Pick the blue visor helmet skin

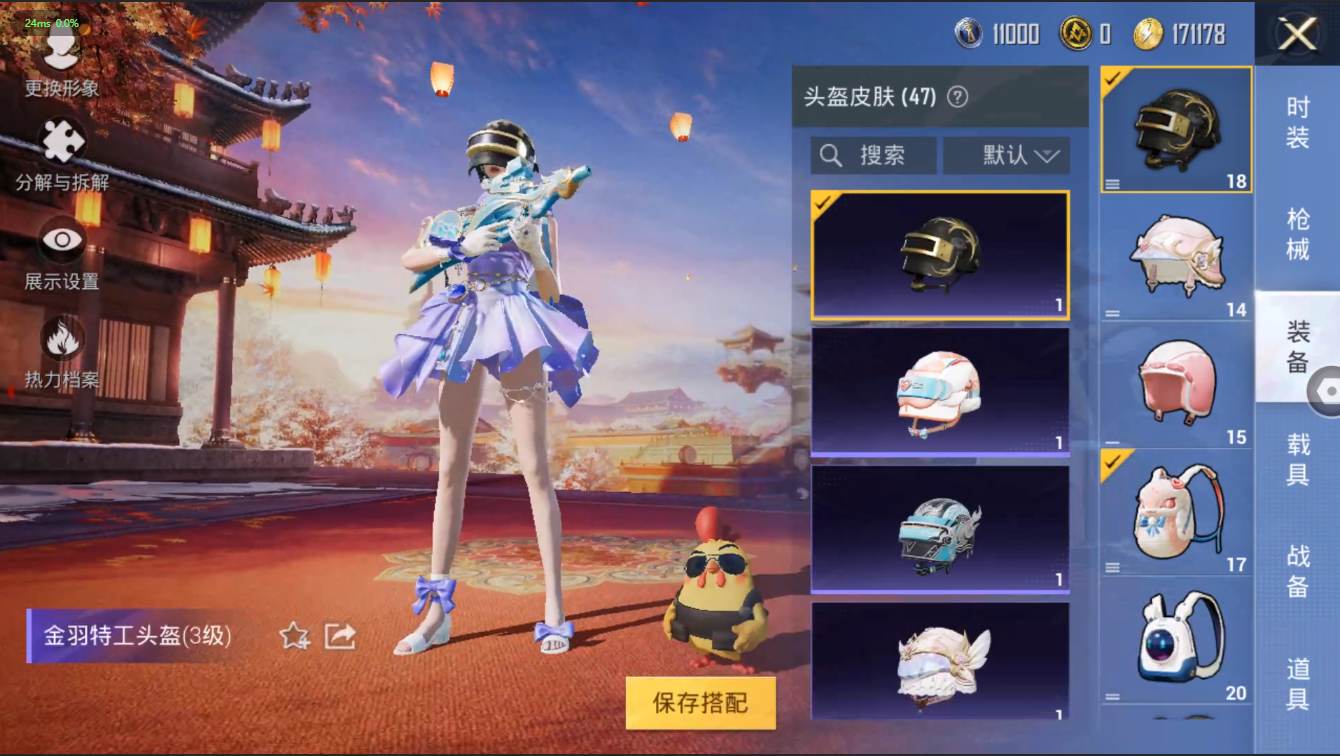939,528
